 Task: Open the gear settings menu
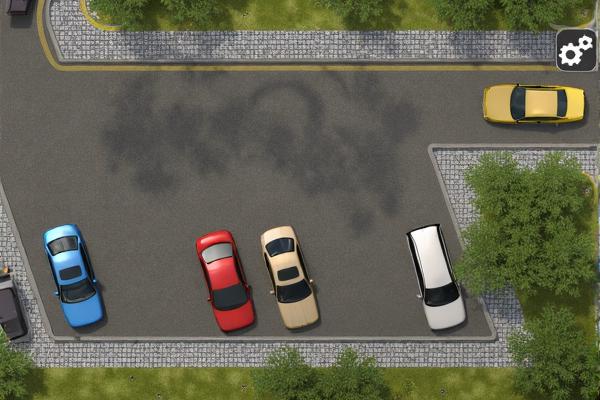pyautogui.click(x=576, y=51)
